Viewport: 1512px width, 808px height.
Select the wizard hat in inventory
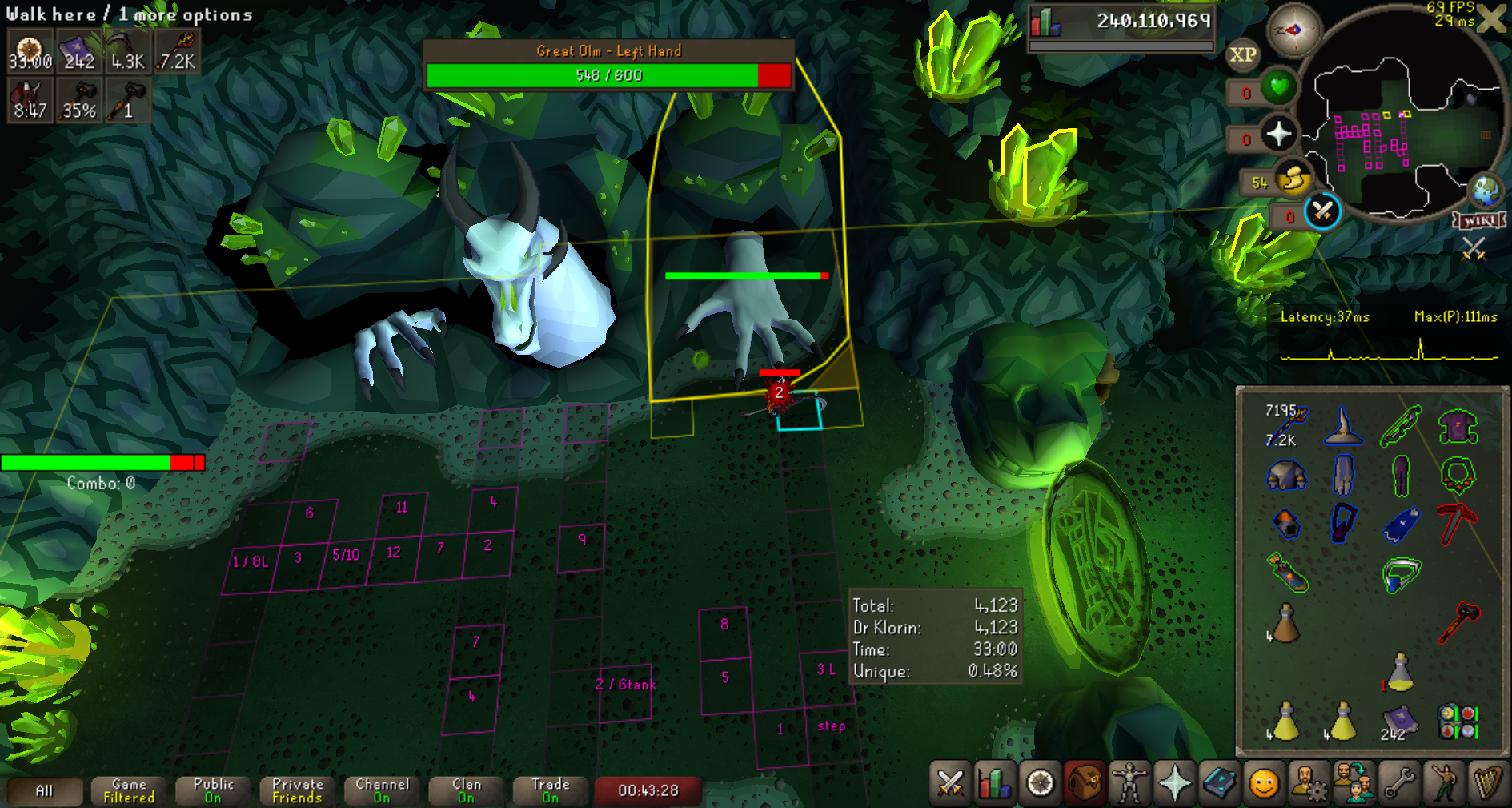1343,427
